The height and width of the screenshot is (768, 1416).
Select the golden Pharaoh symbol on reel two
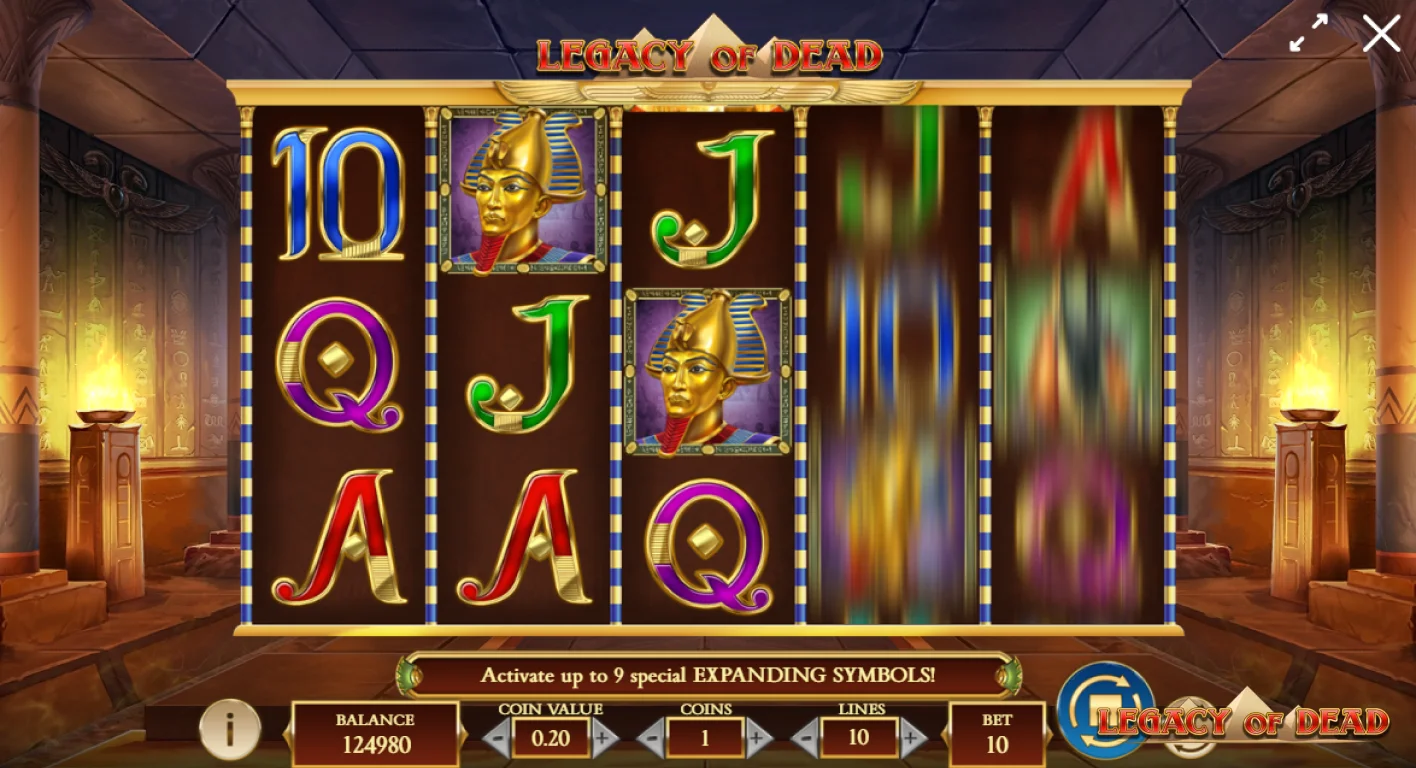521,197
